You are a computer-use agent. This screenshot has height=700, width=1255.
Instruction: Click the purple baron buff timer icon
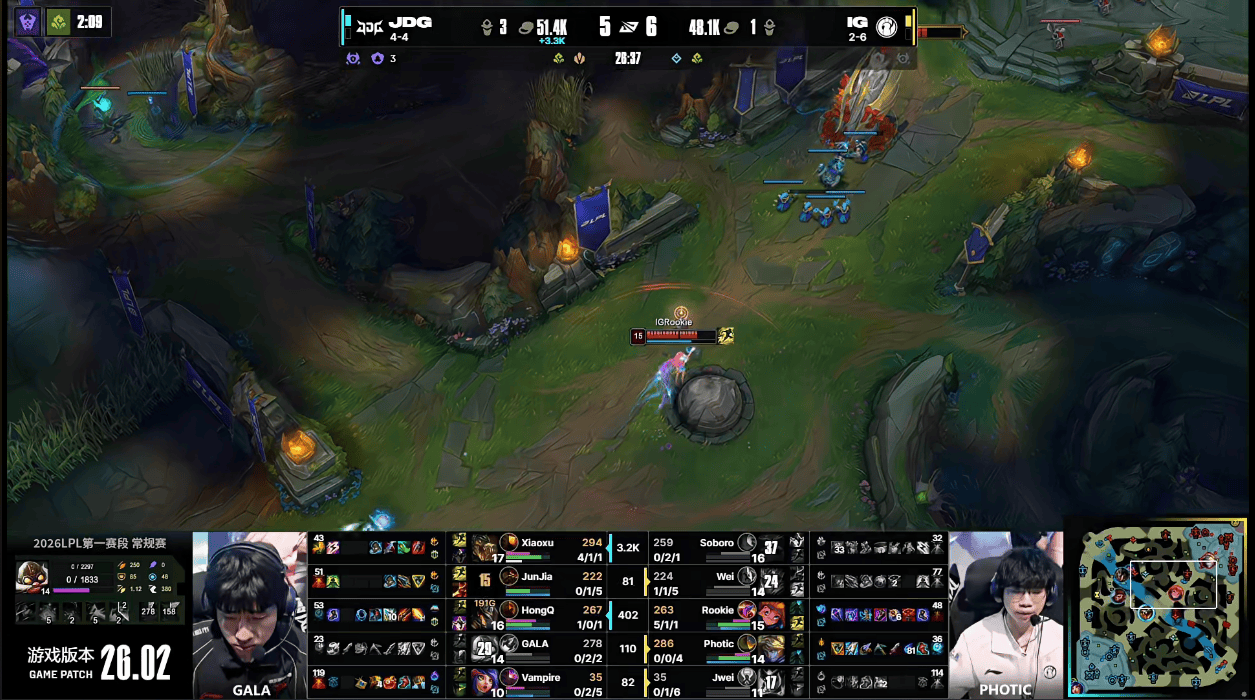coord(28,22)
